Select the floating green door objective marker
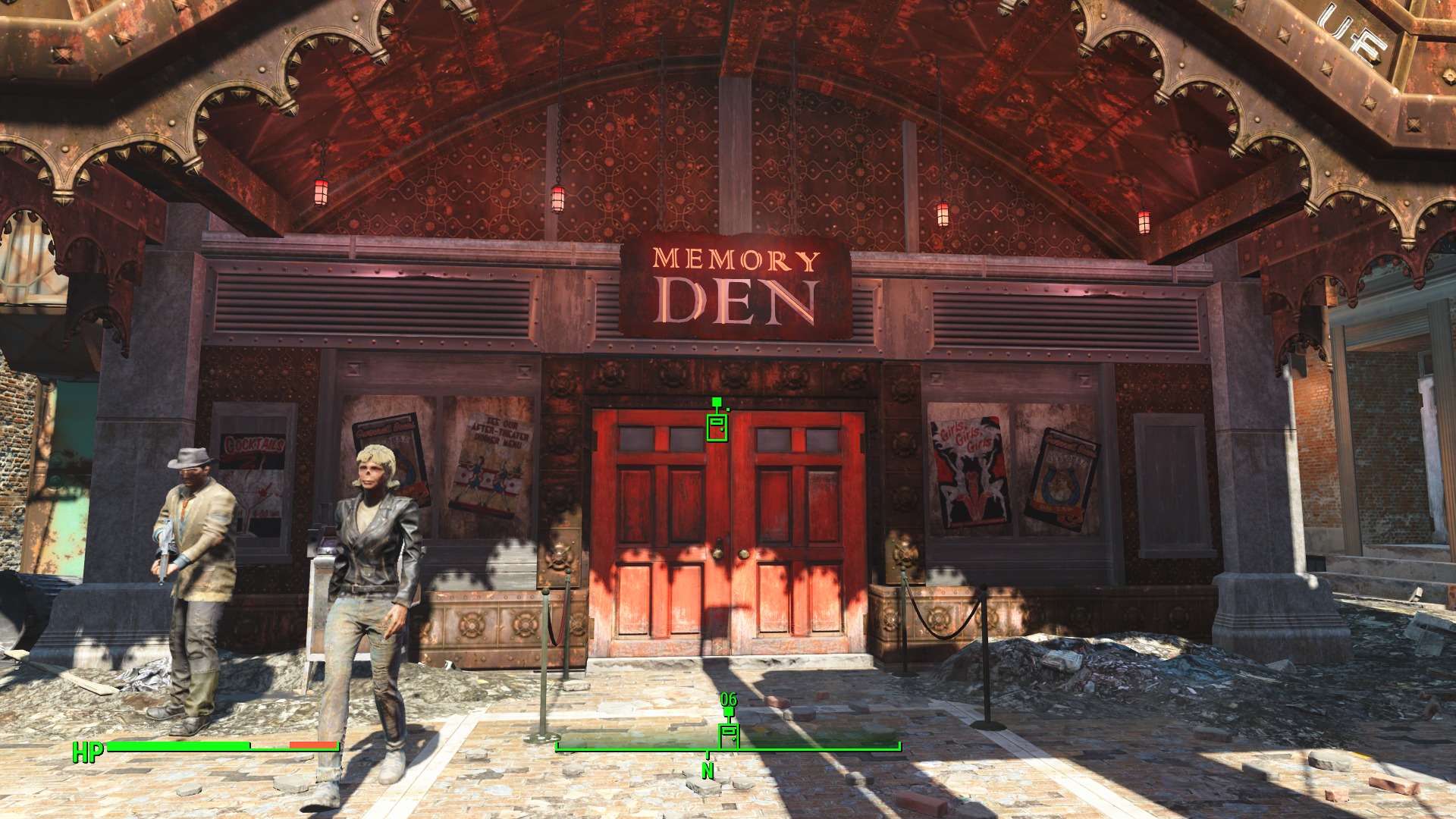The width and height of the screenshot is (1456, 819). tap(717, 426)
